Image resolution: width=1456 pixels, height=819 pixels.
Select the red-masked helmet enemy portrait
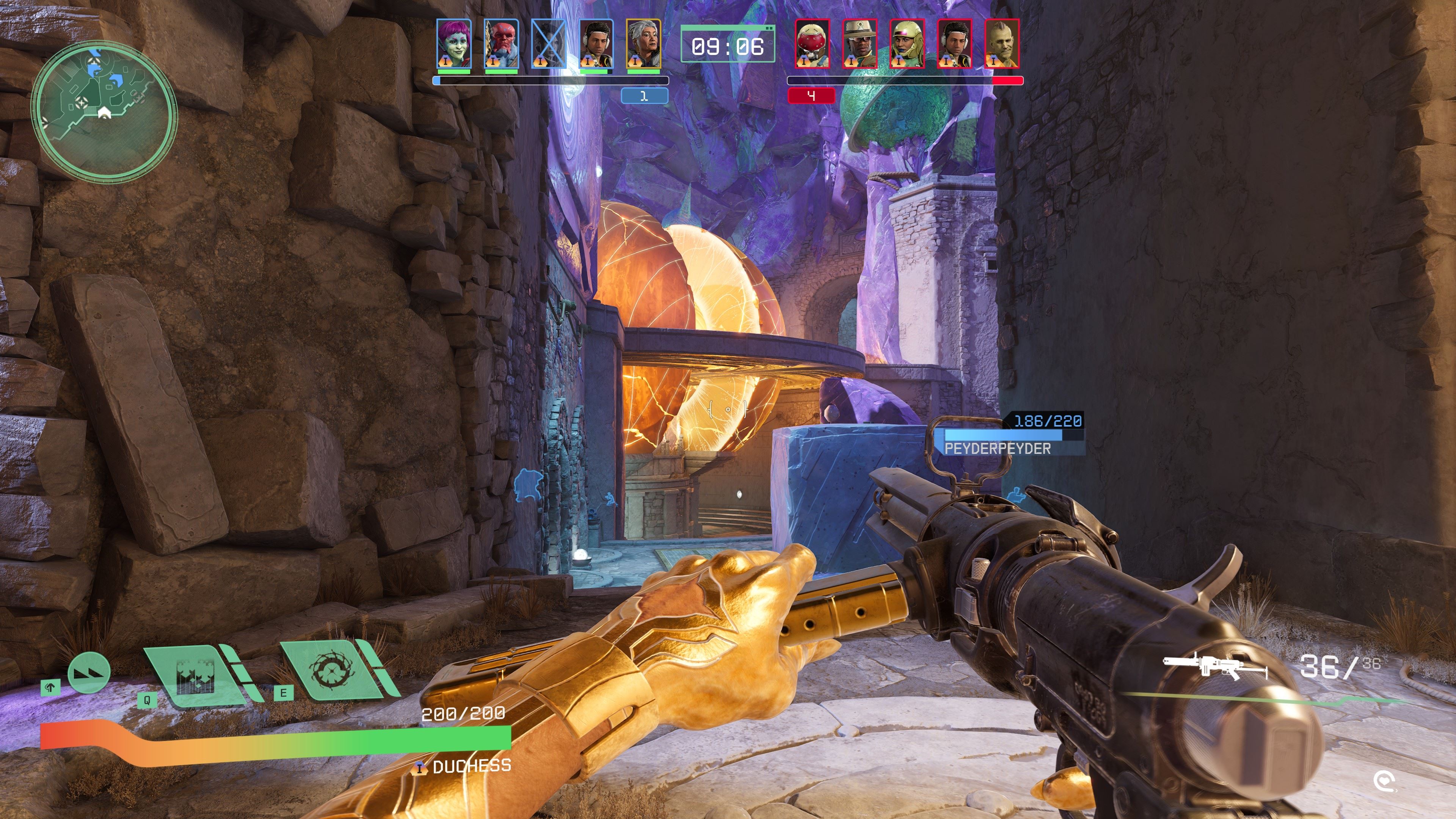pyautogui.click(x=813, y=44)
